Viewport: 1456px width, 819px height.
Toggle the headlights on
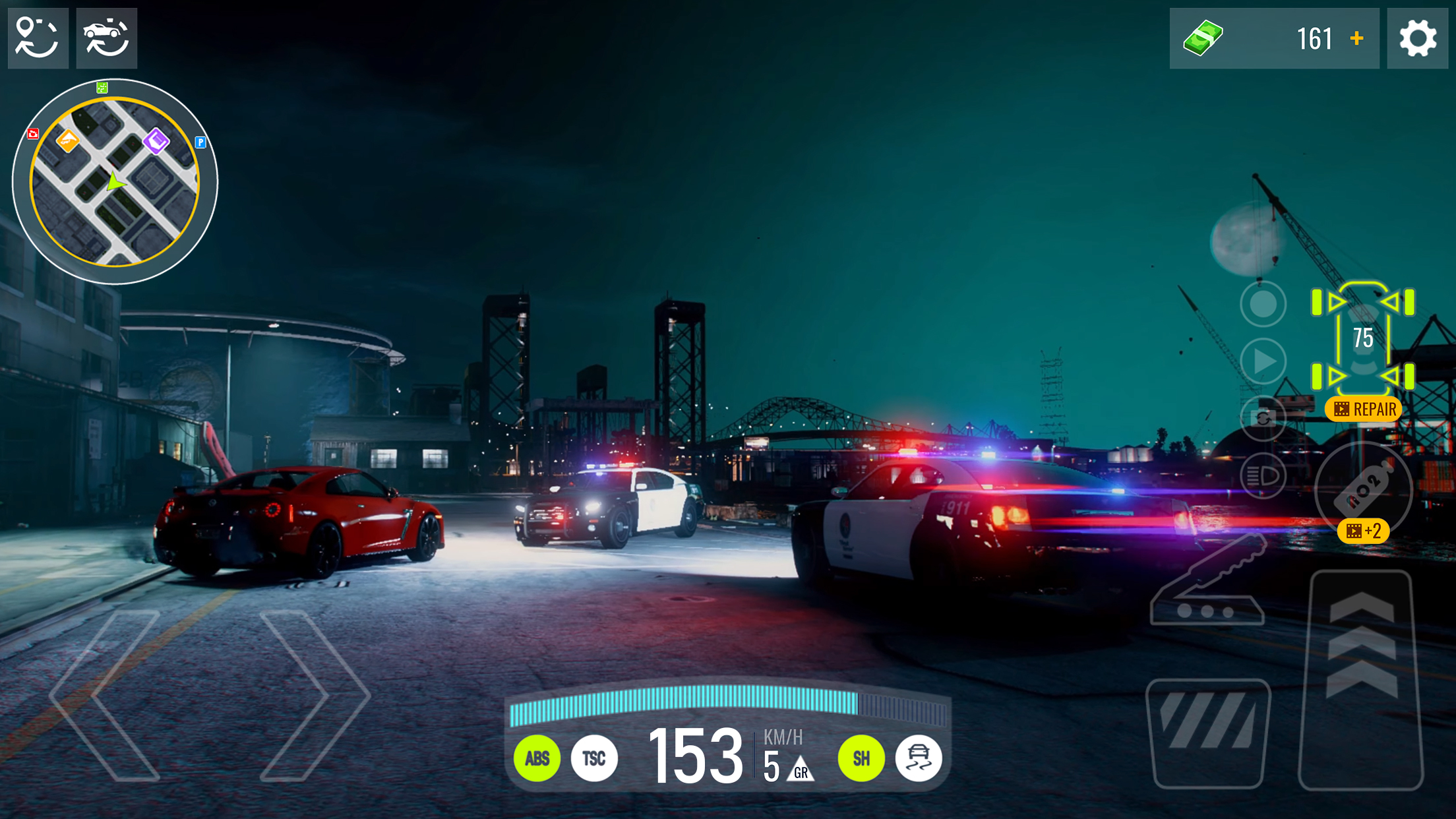(x=1264, y=476)
